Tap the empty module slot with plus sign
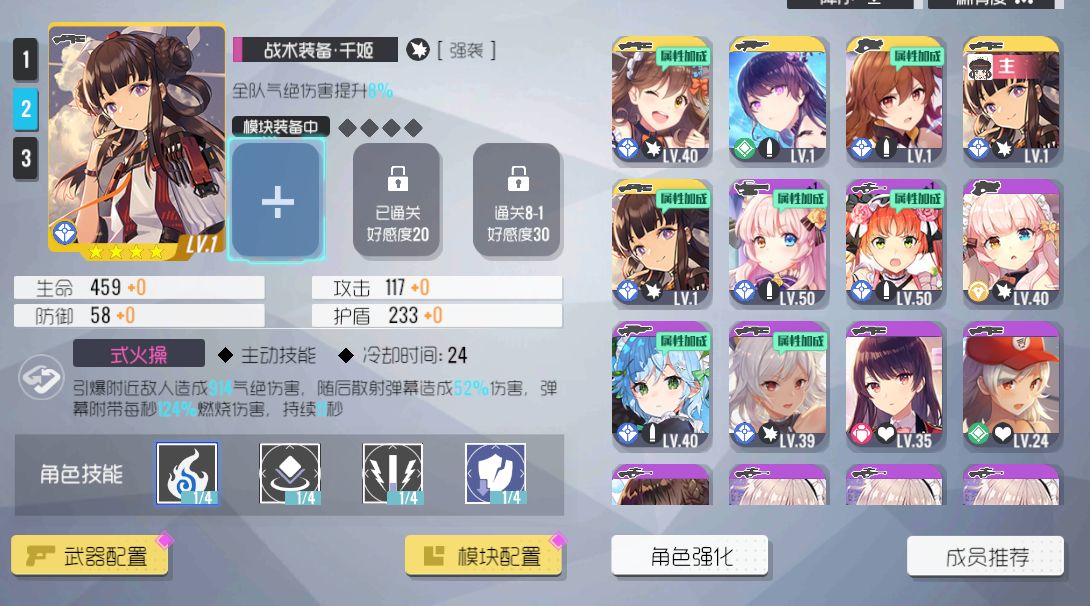1090x606 pixels. [276, 201]
